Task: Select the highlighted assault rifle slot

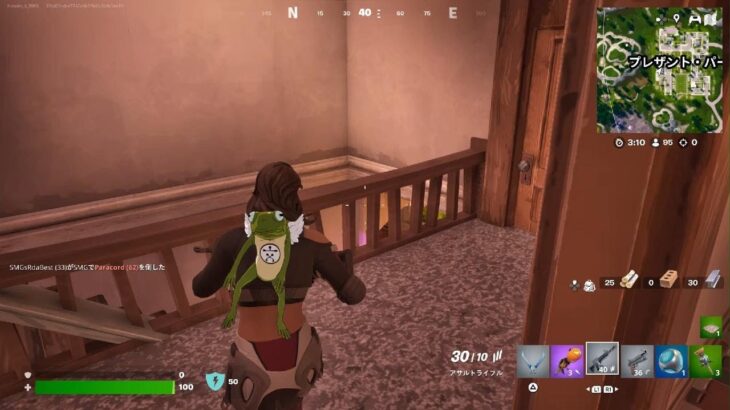Action: [602, 360]
